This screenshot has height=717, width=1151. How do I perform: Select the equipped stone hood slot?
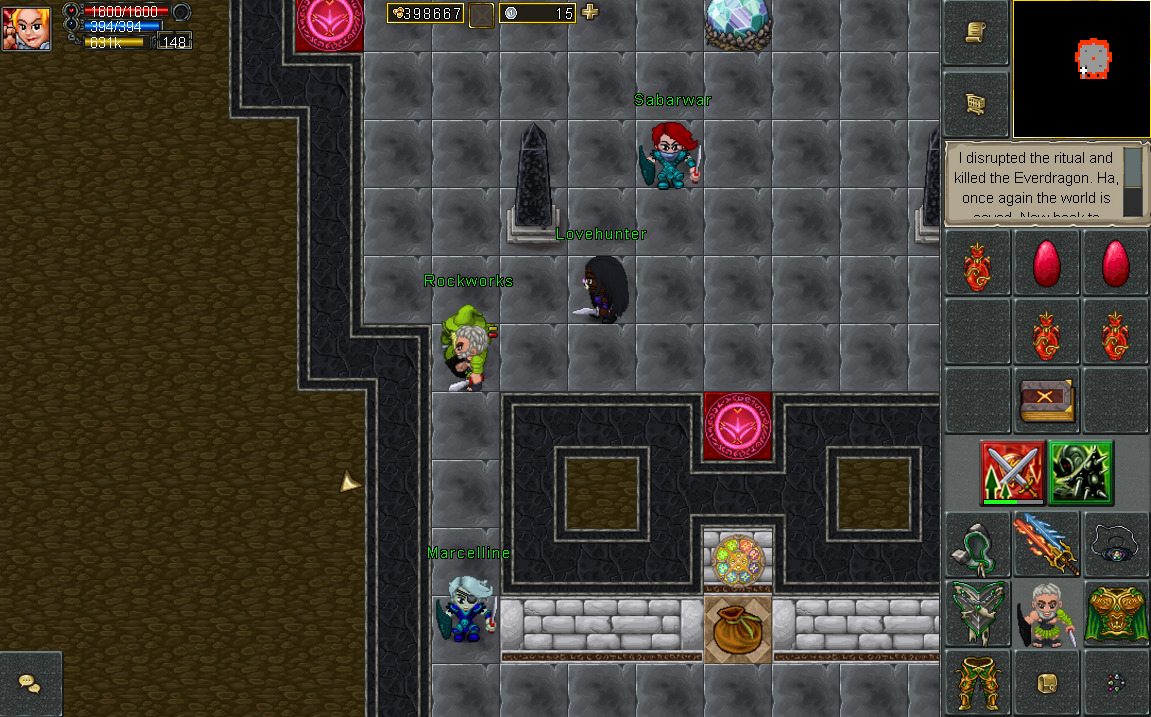(x=976, y=544)
